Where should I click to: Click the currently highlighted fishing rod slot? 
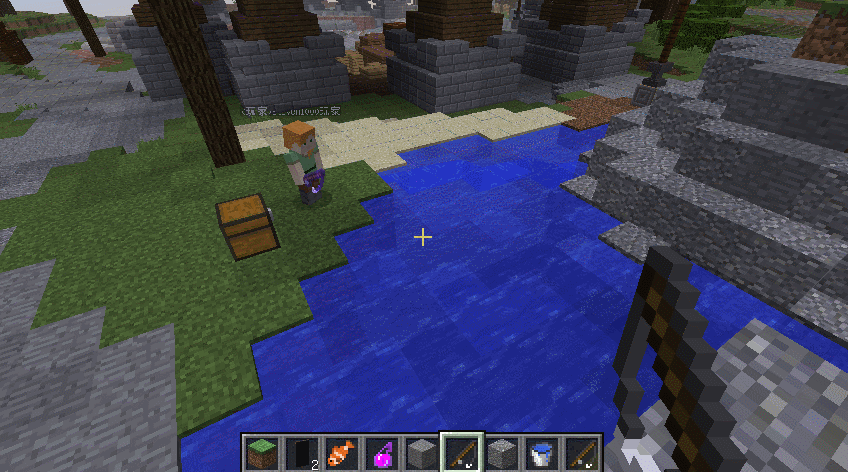[462, 453]
